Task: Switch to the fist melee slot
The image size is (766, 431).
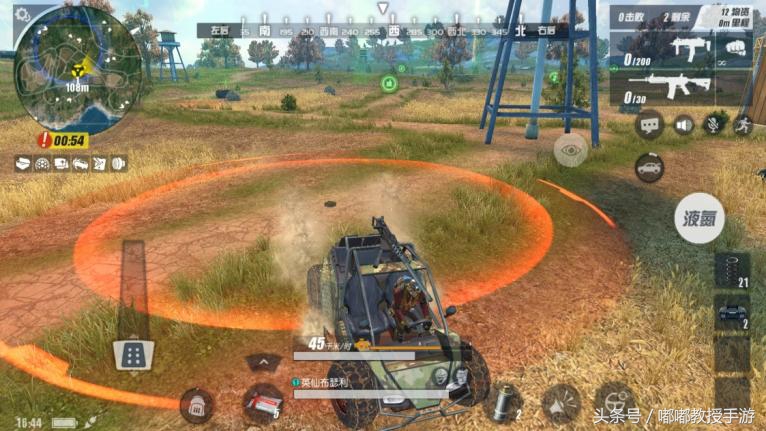Action: [734, 46]
